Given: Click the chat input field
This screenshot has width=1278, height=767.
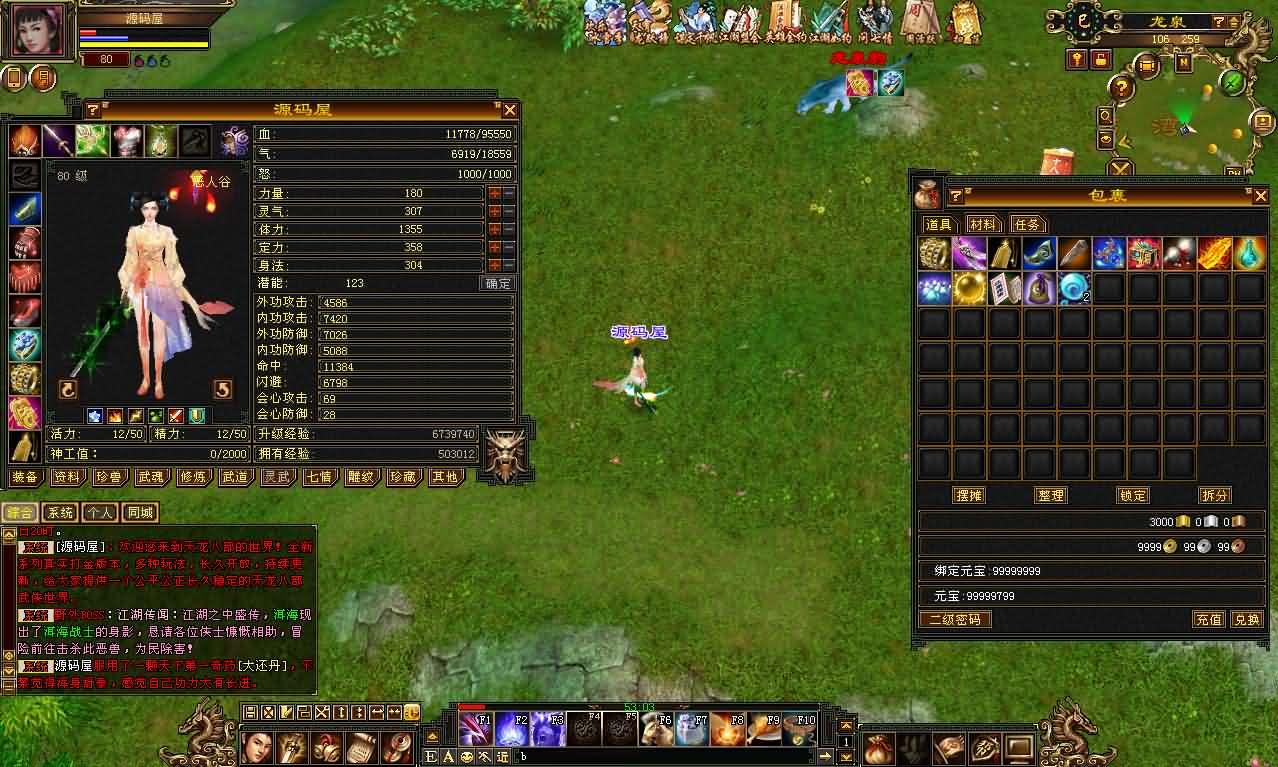Looking at the screenshot, I should click(x=660, y=757).
